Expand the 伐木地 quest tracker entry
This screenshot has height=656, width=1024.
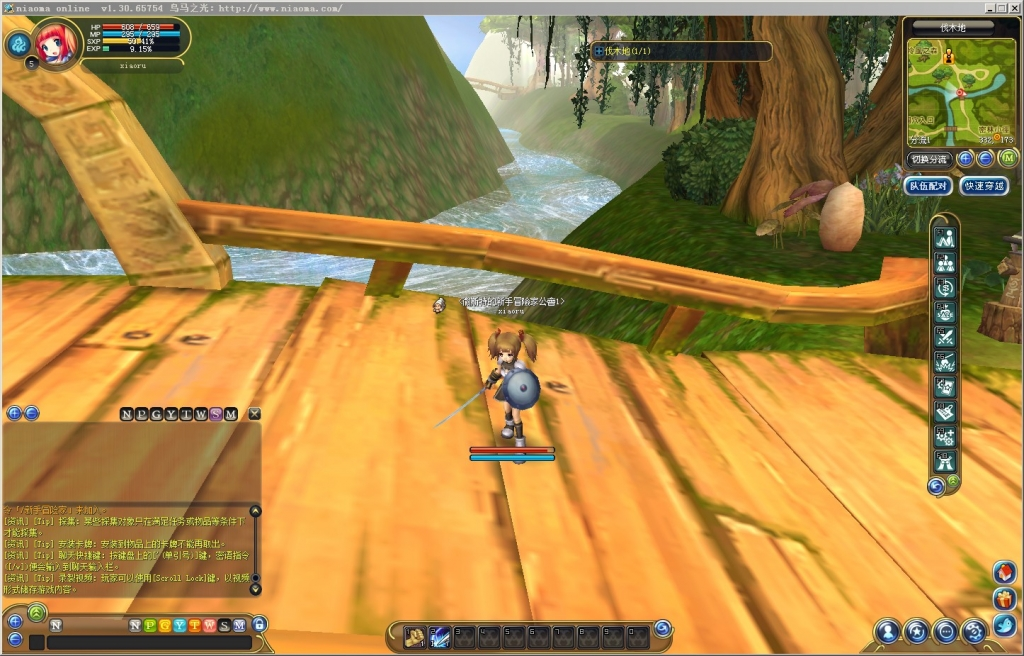click(599, 51)
